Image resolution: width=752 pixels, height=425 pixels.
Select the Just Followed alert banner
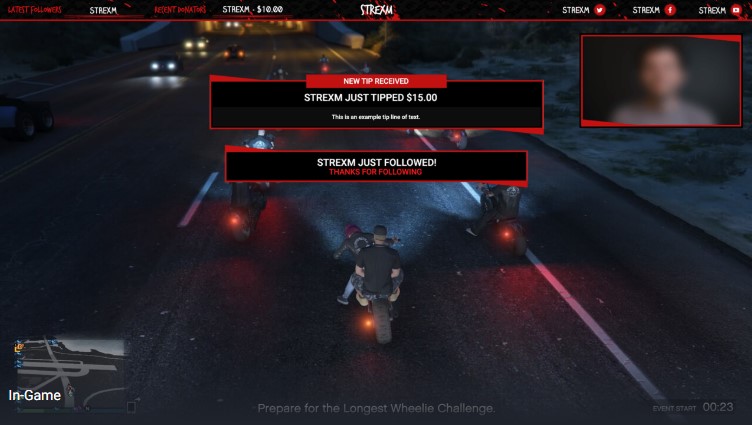376,166
